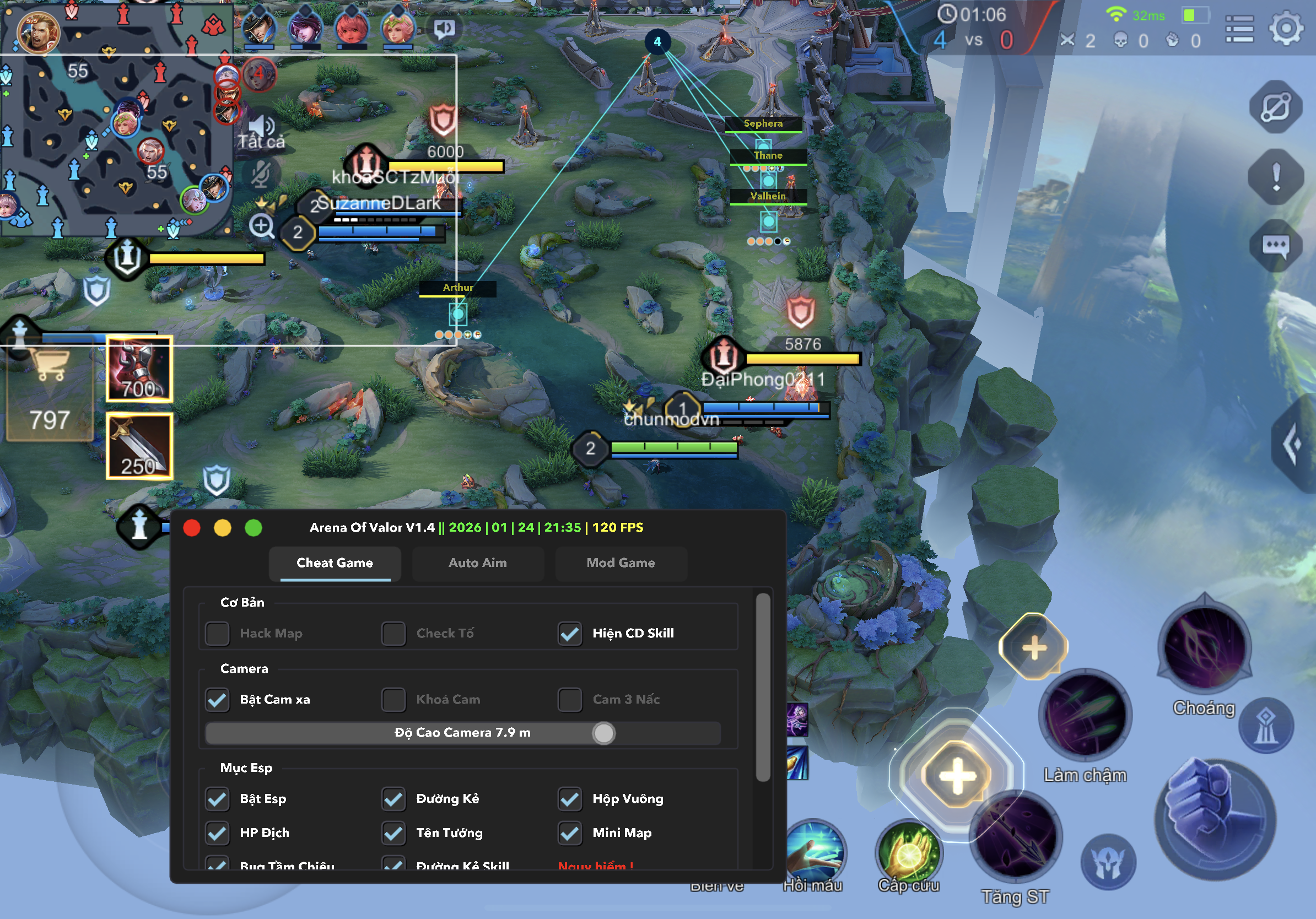Click the Độ Cao Camera slider handle
1316x919 pixels.
tap(603, 733)
